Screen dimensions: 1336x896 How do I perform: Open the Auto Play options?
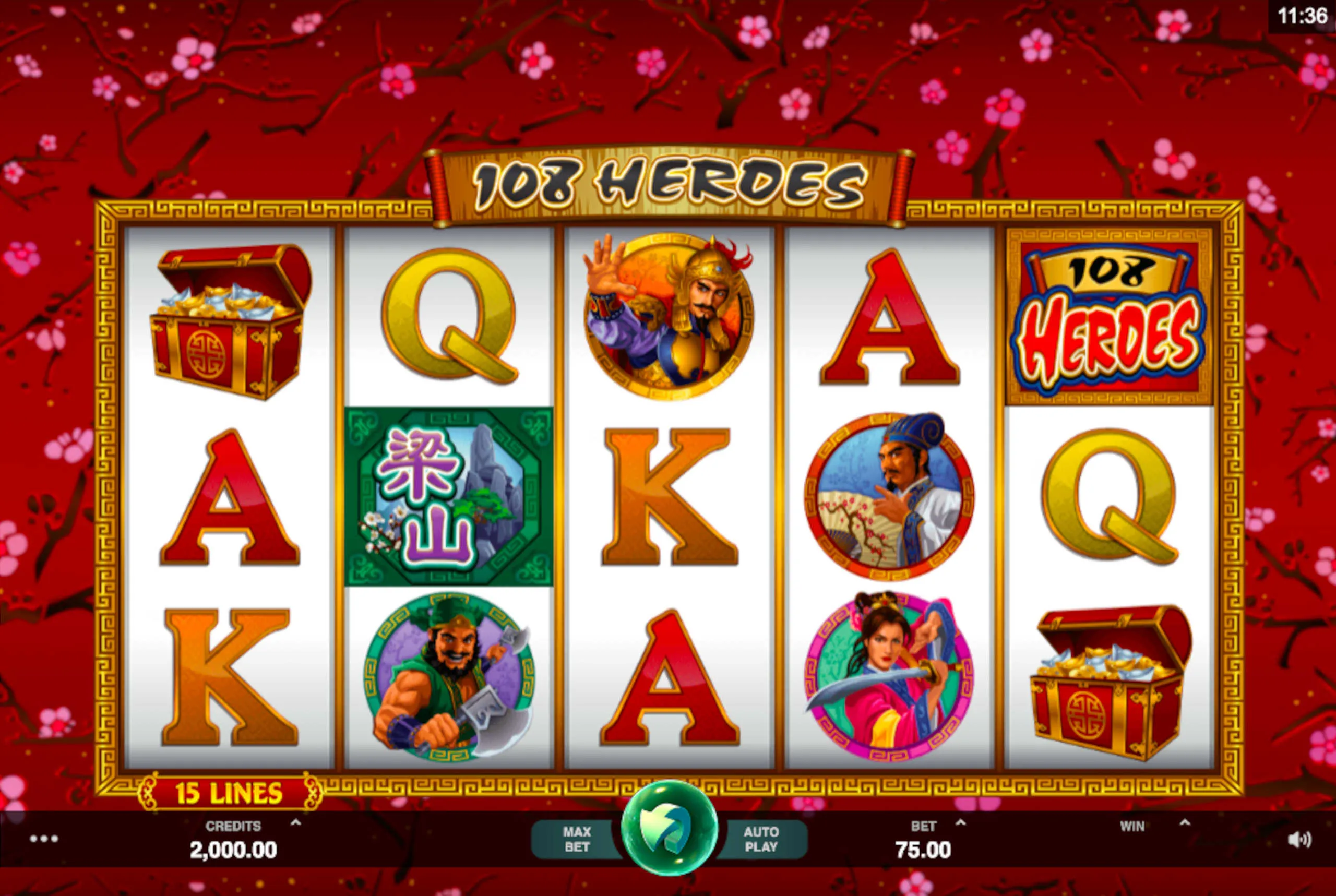(x=761, y=840)
